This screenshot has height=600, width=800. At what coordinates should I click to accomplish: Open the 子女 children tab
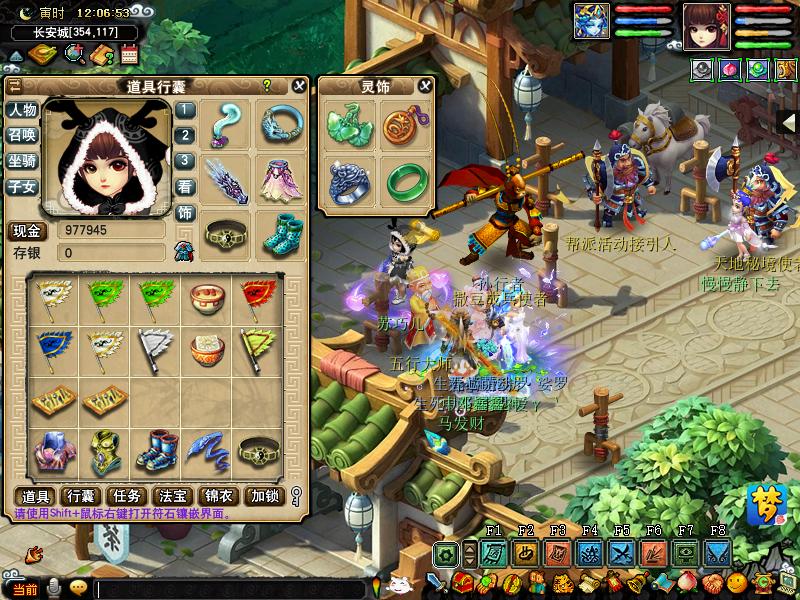click(22, 186)
